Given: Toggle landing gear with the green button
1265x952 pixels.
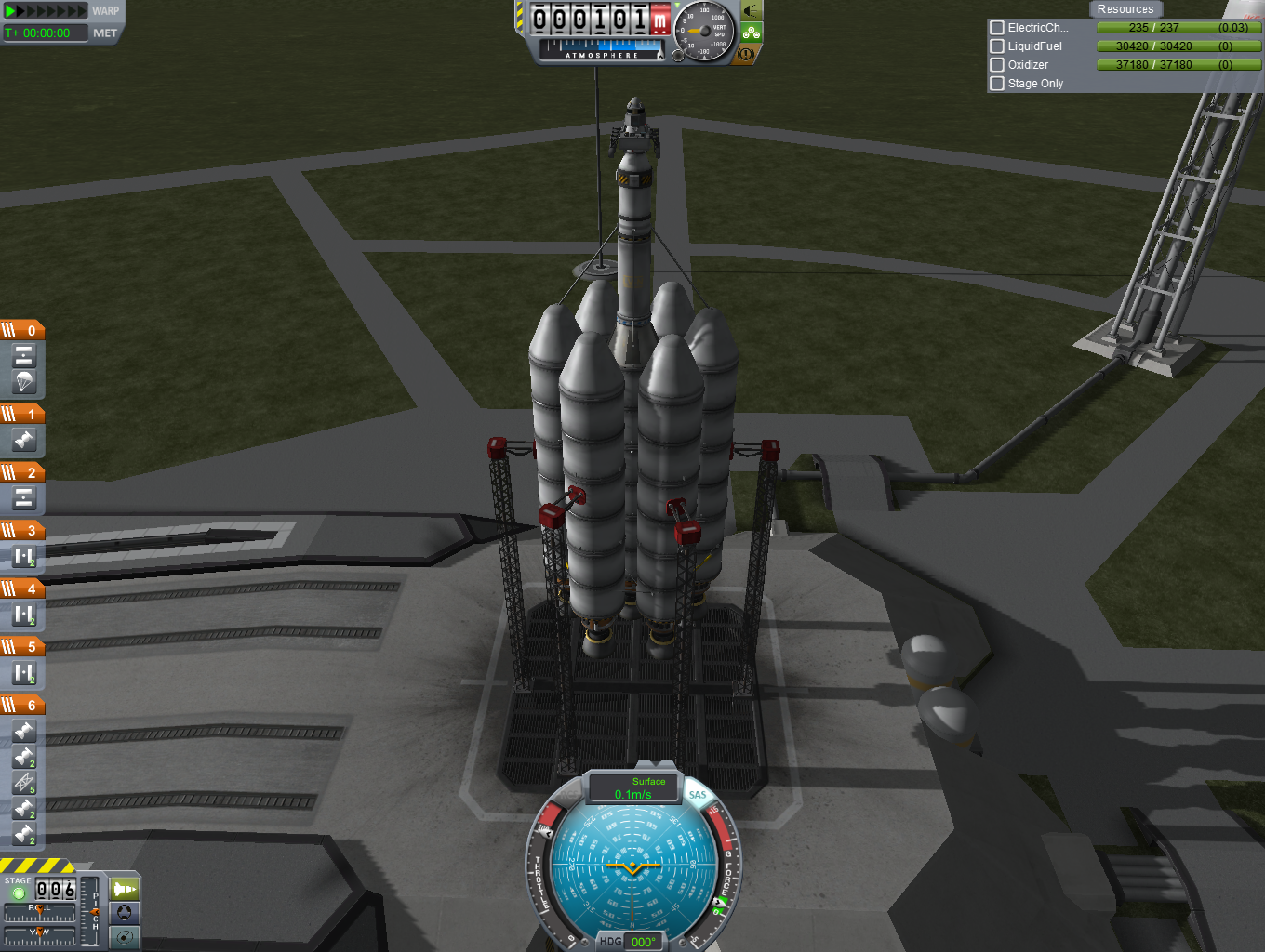Looking at the screenshot, I should [x=751, y=33].
